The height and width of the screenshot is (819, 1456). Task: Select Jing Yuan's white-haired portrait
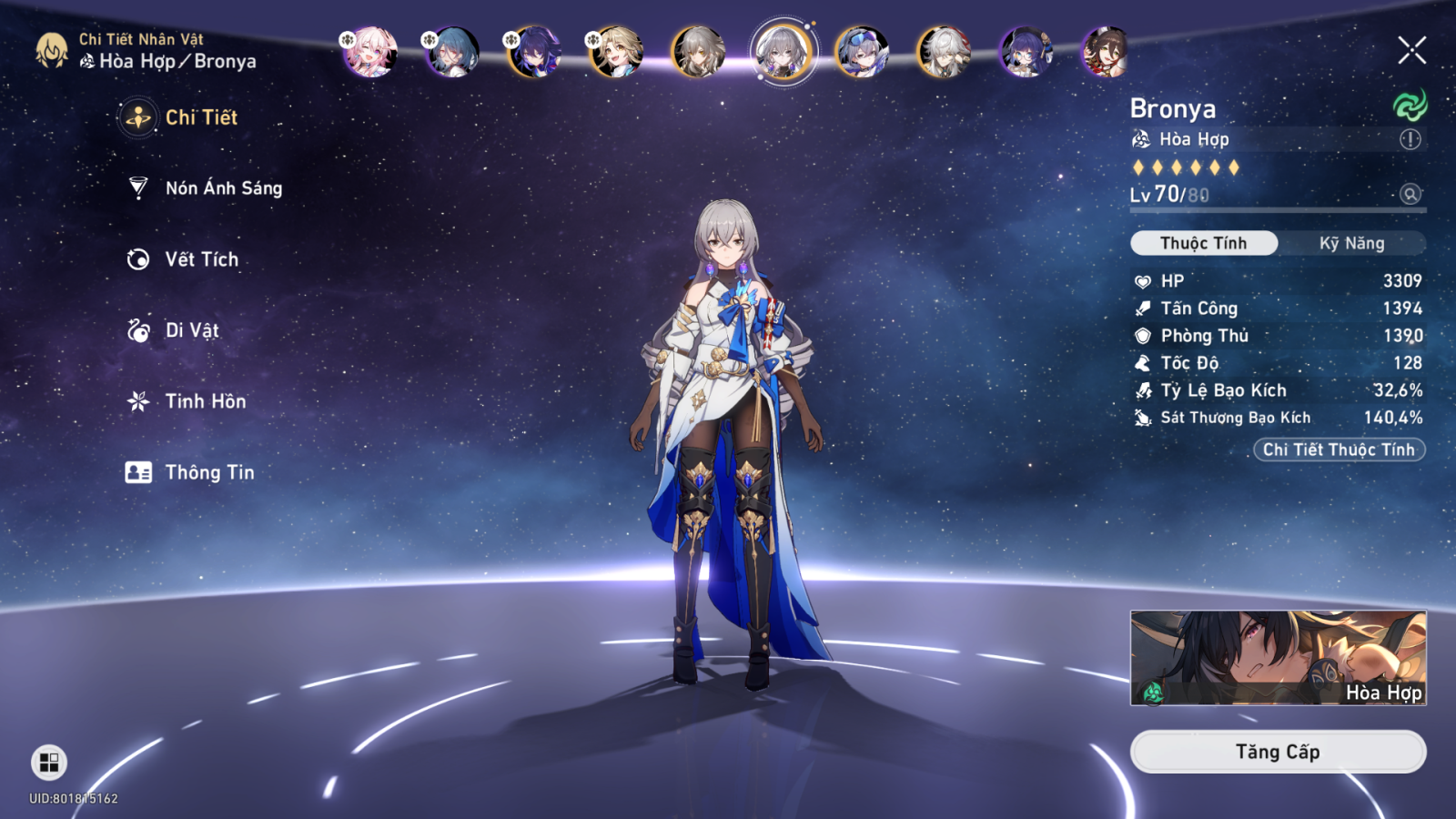point(944,52)
